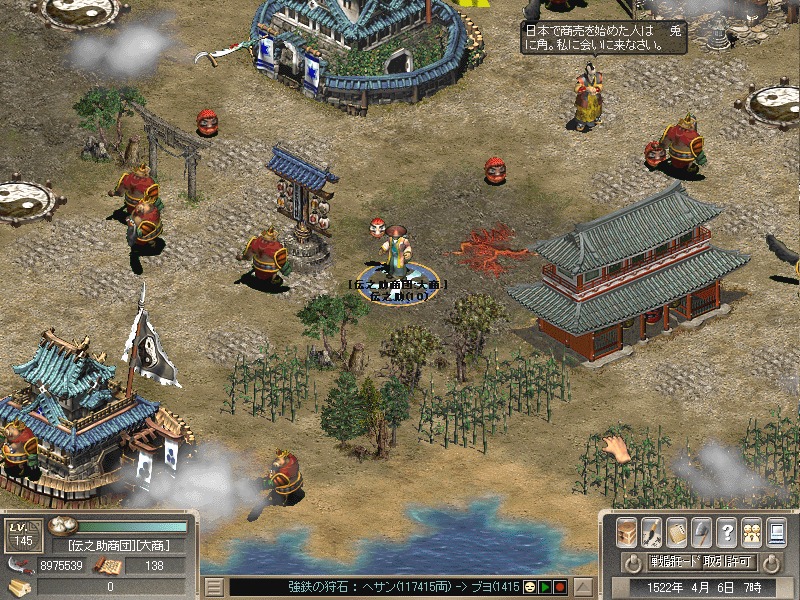
Task: Open the chat menu lines button
Action: click(213, 587)
